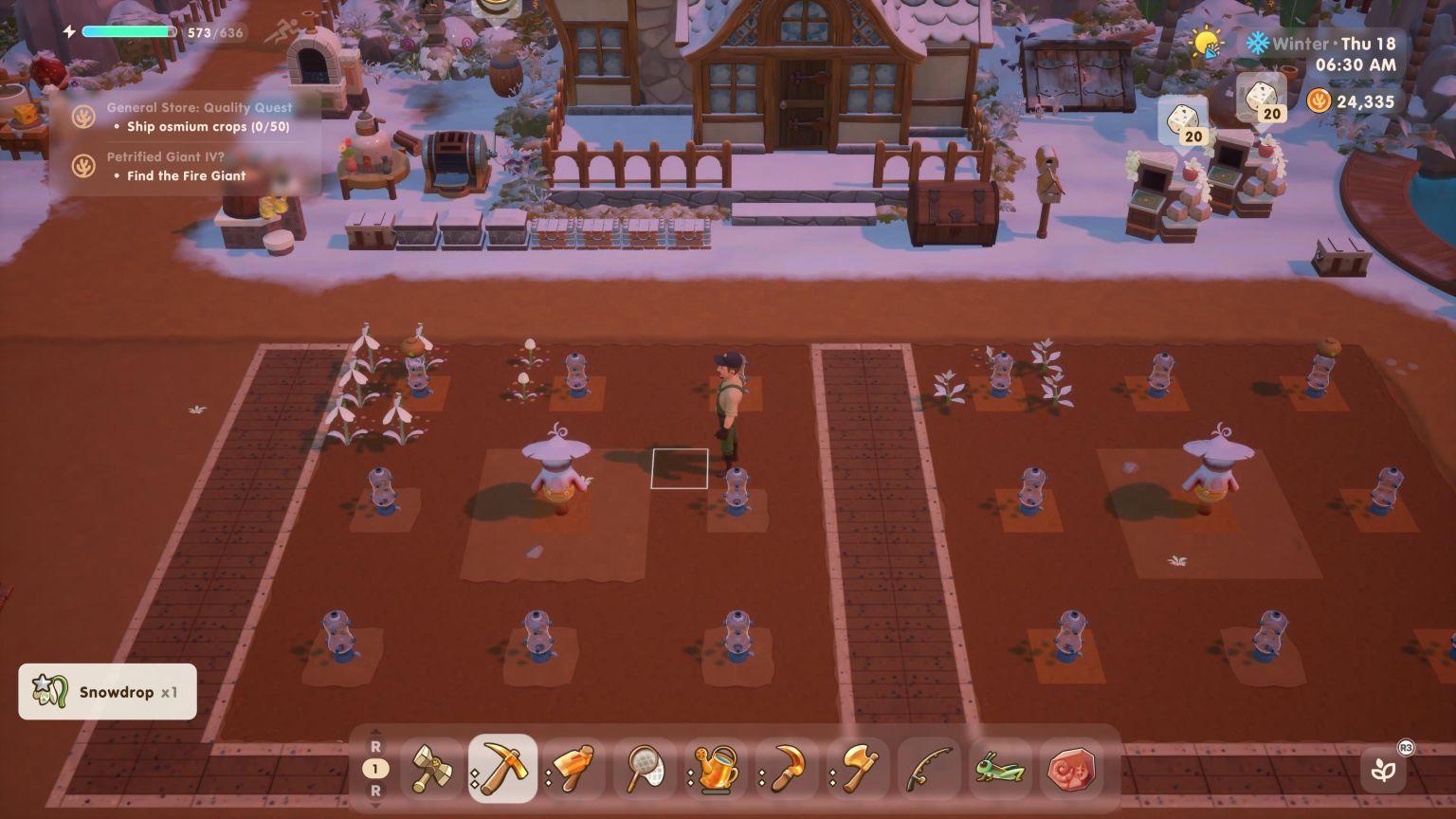The image size is (1456, 819).
Task: Select the Fishing Rod
Action: (924, 770)
